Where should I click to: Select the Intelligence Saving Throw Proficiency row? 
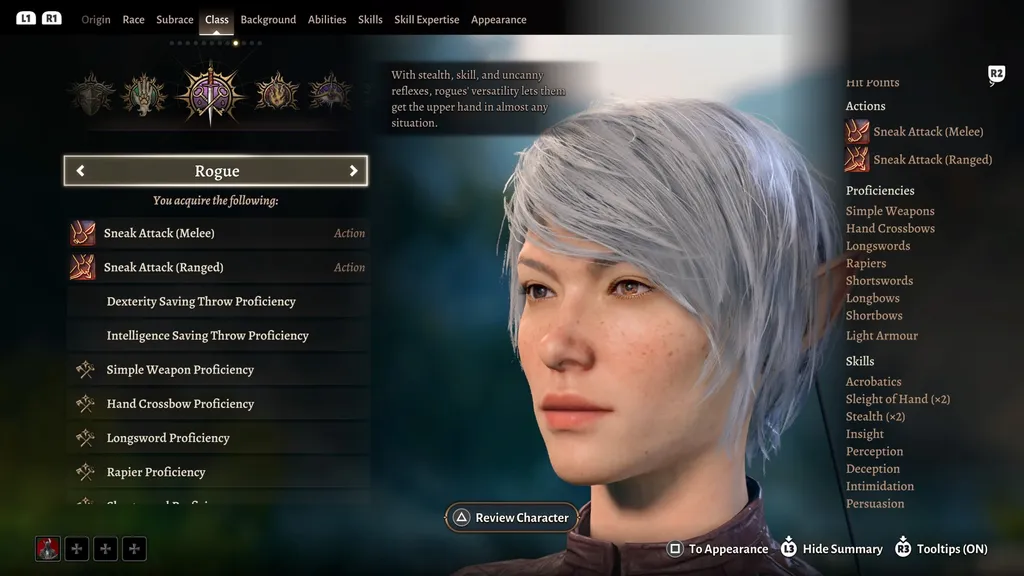pos(218,335)
